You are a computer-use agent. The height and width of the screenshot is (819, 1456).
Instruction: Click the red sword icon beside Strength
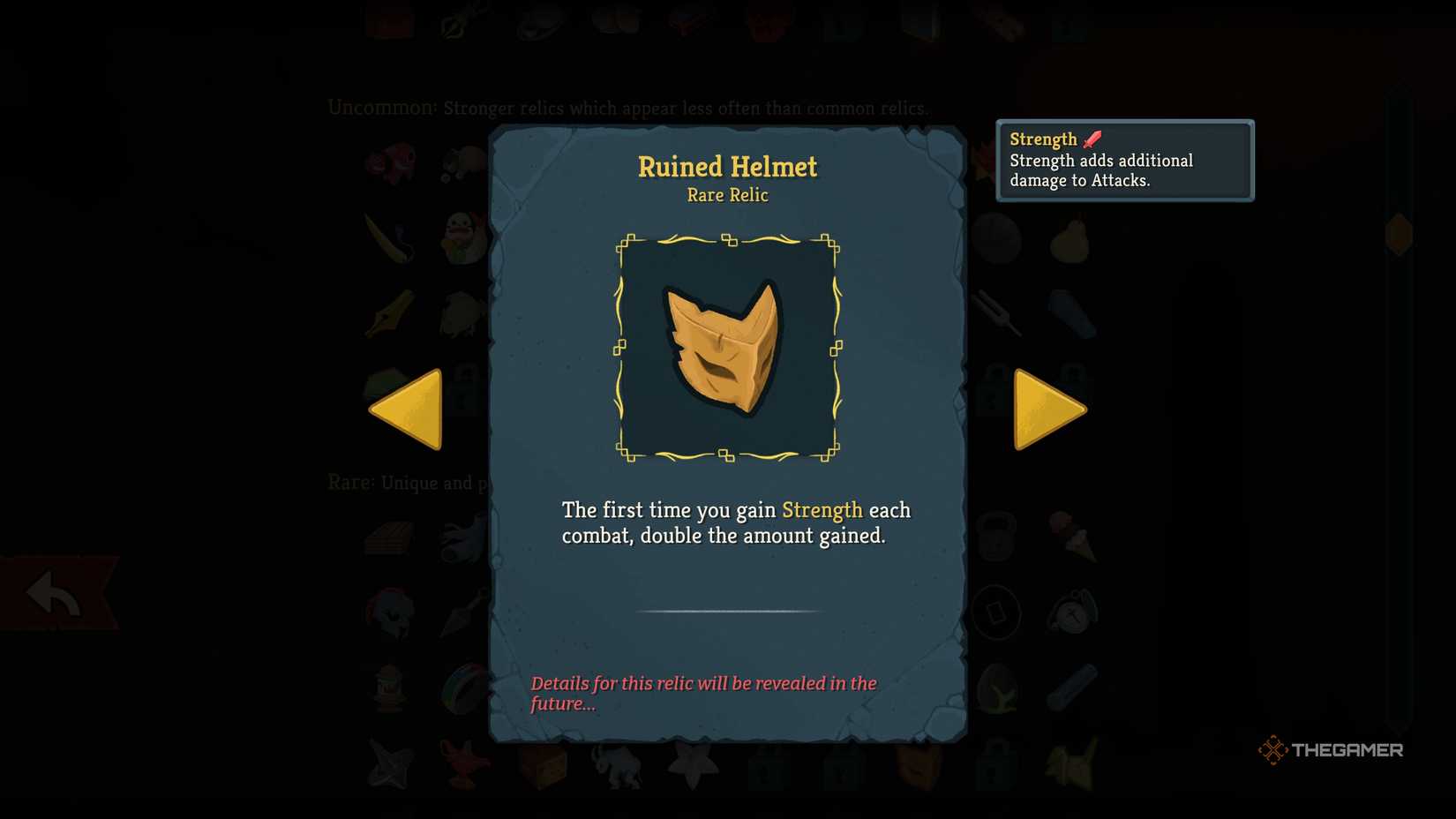pos(1092,138)
